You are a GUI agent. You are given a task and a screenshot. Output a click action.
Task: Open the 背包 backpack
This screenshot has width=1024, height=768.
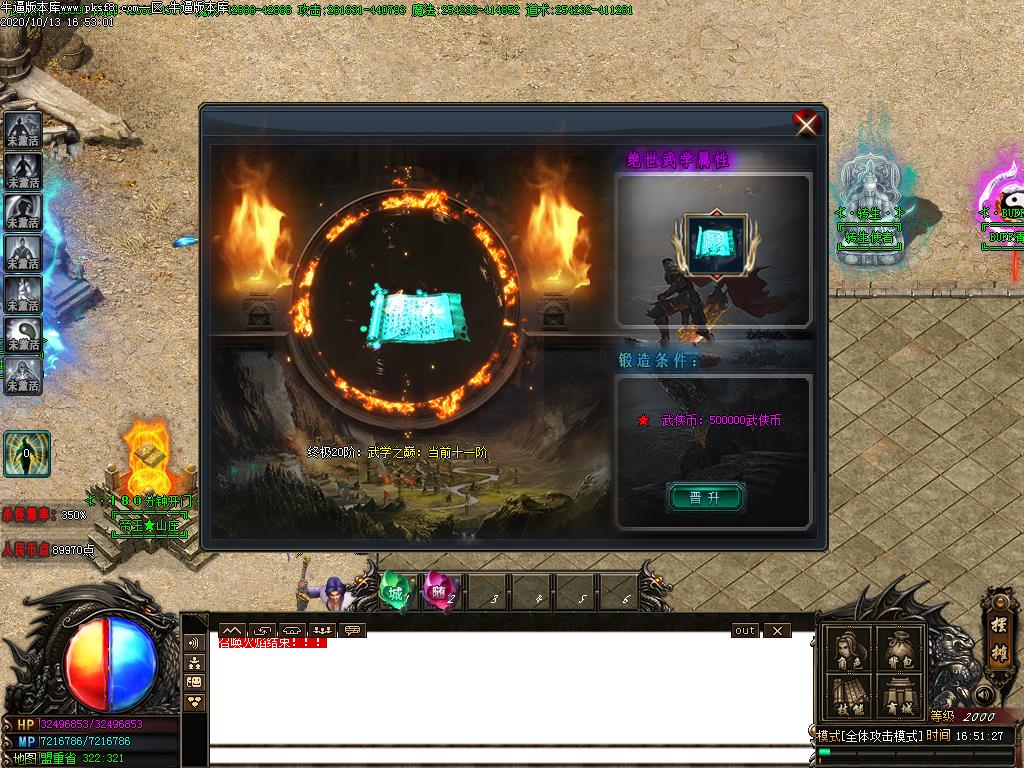[897, 651]
